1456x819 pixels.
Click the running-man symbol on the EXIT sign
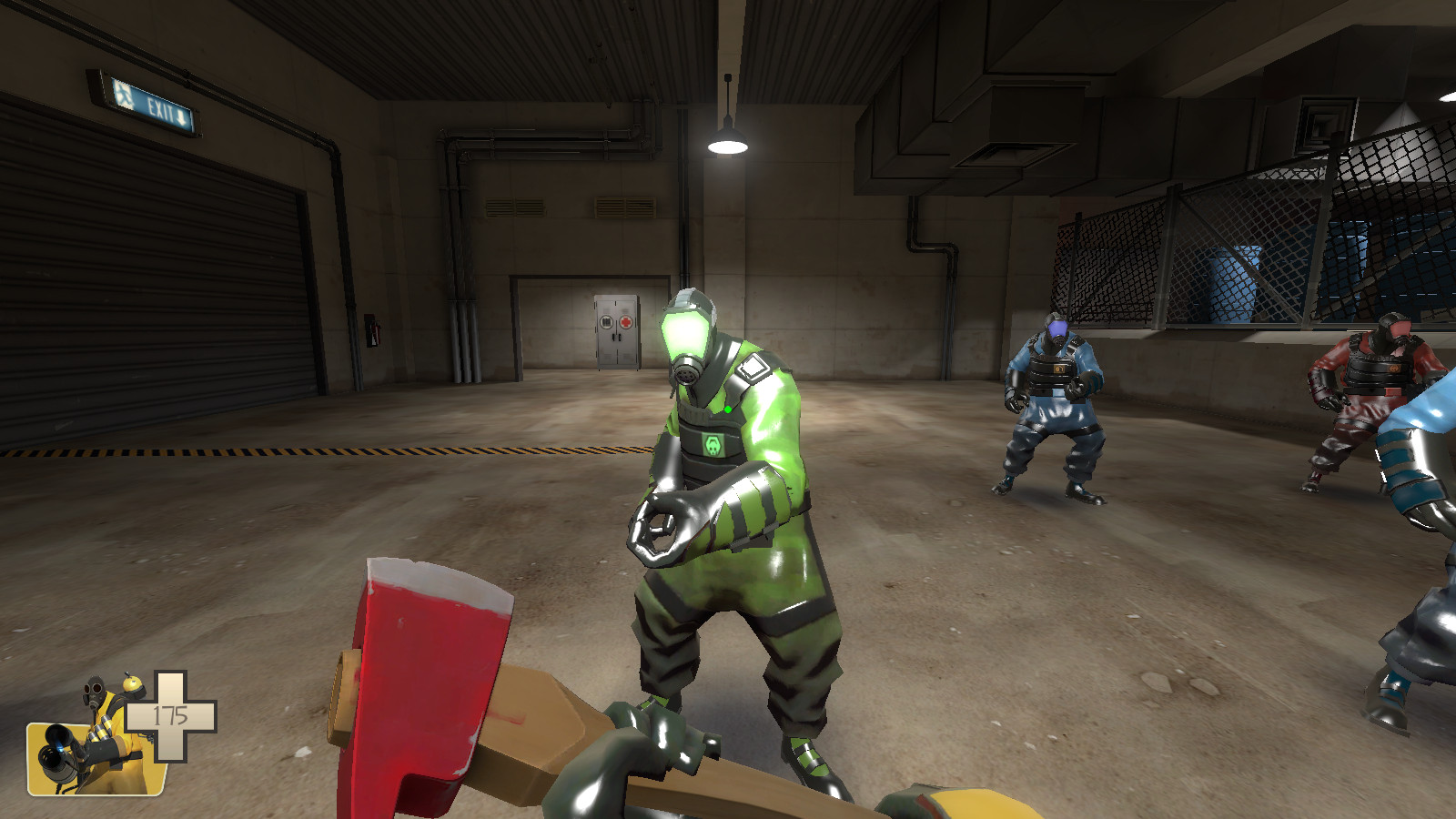pos(124,96)
